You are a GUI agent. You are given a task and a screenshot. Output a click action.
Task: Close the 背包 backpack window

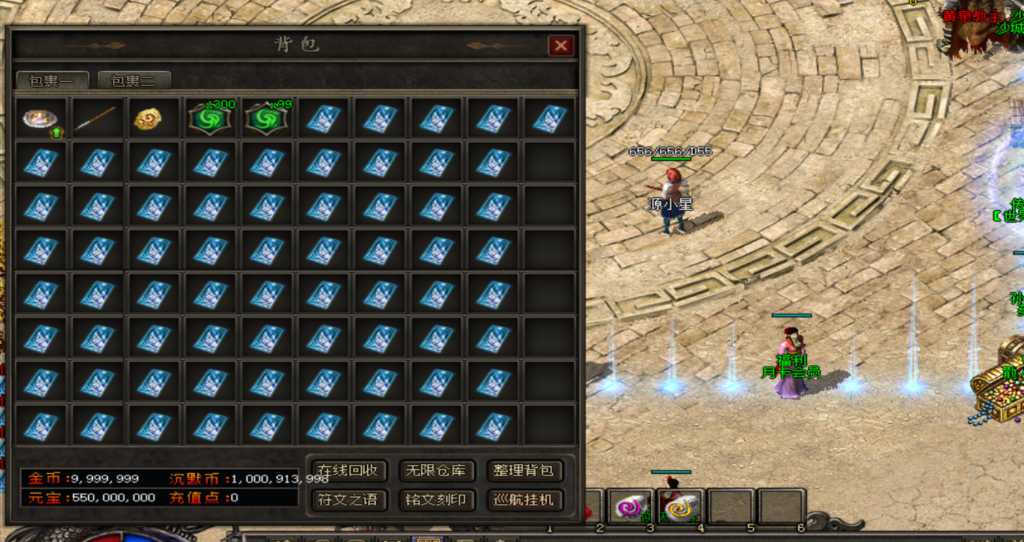tap(561, 46)
